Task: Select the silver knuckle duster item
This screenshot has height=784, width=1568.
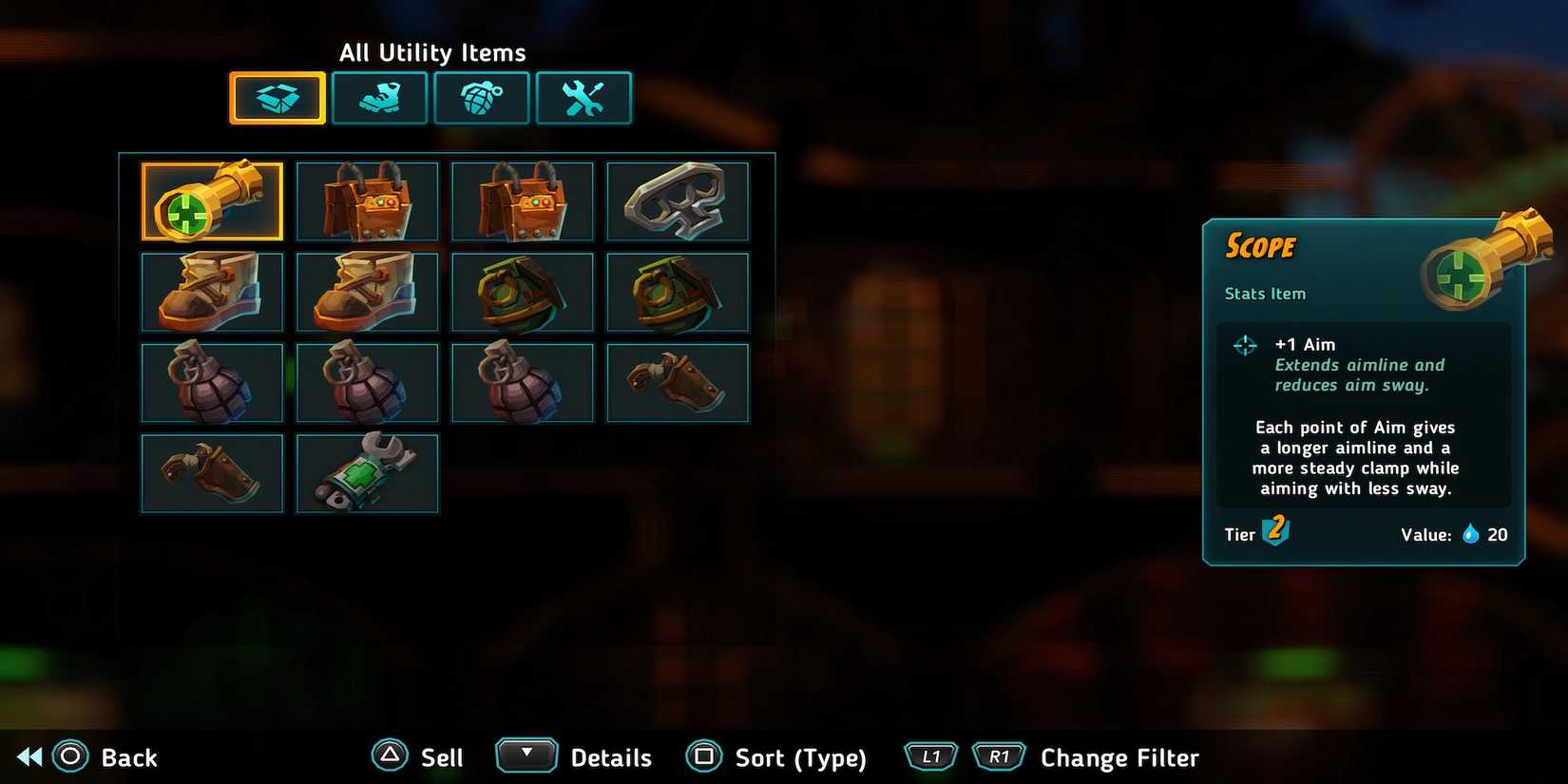Action: coord(678,201)
